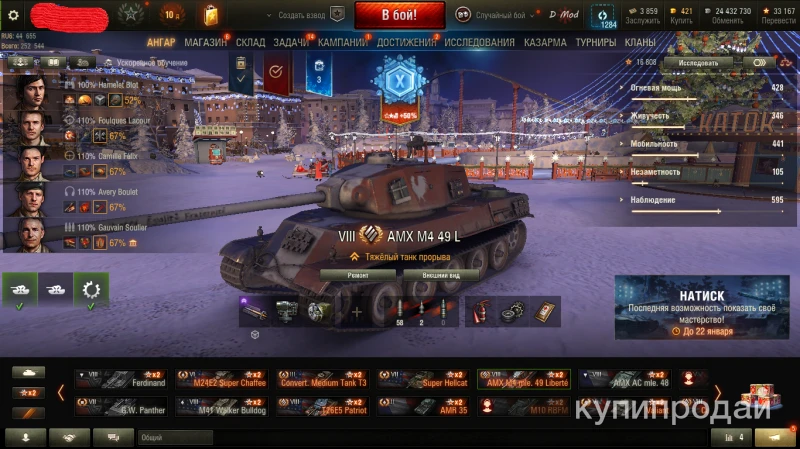The width and height of the screenshot is (800, 449).
Task: Click the Ремонт repair button
Action: tap(357, 274)
